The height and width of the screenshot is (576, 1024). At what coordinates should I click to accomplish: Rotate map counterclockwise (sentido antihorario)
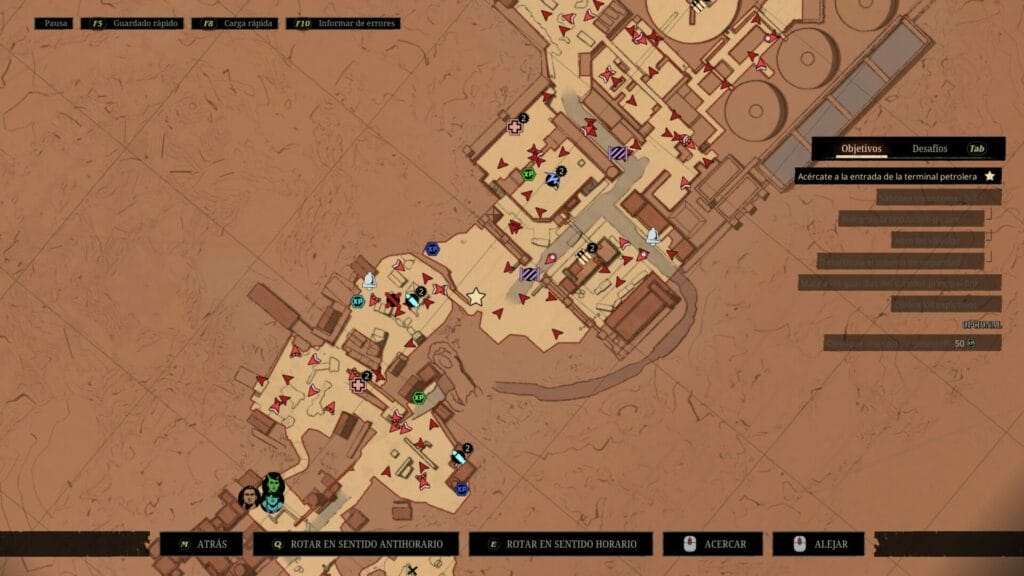coord(356,544)
